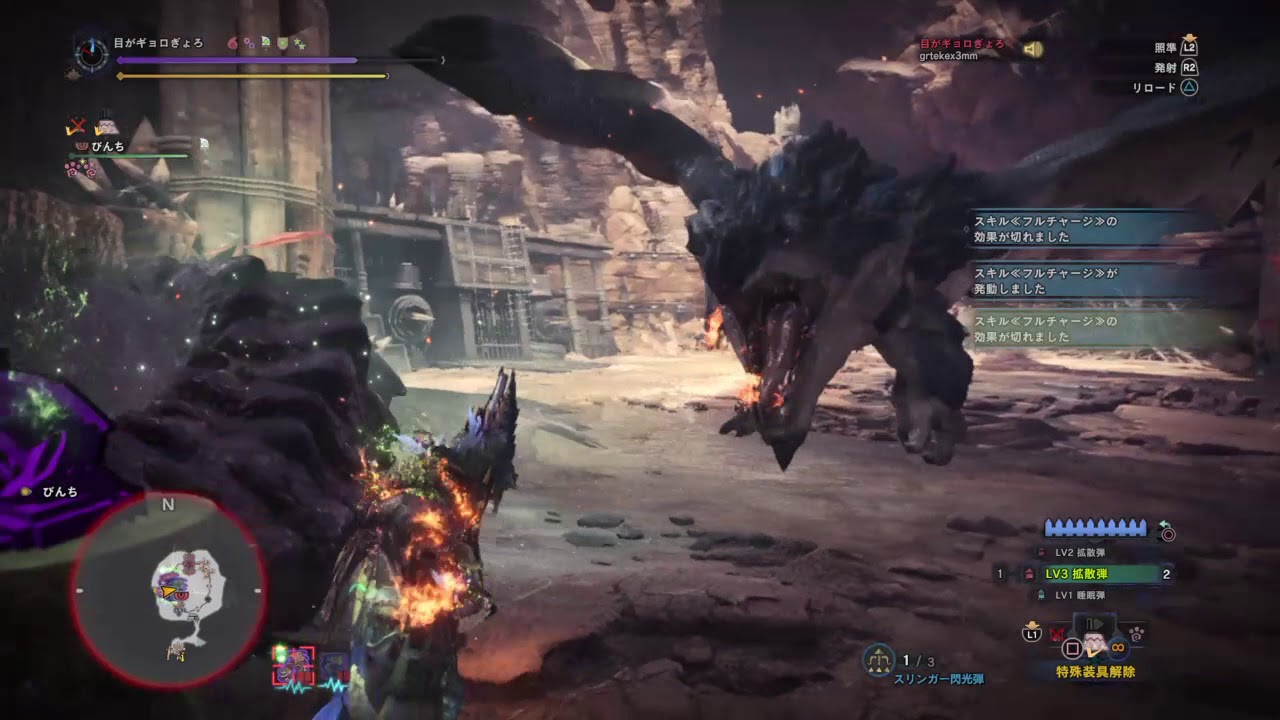Click the green shield defense buff icon

click(282, 44)
